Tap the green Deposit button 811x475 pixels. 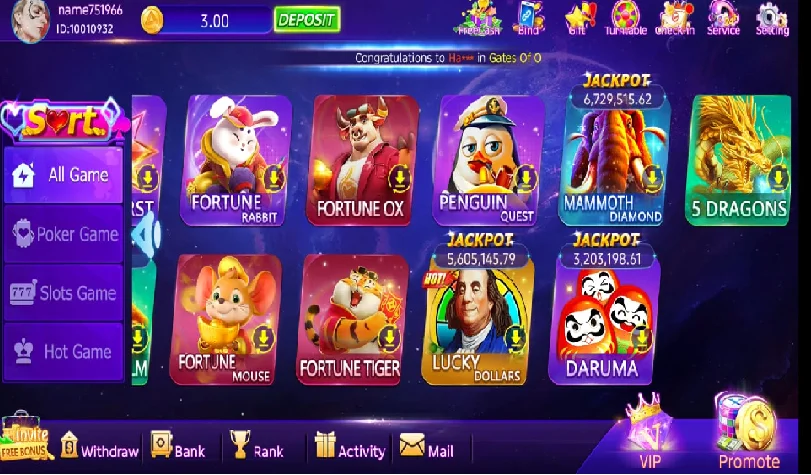click(306, 19)
